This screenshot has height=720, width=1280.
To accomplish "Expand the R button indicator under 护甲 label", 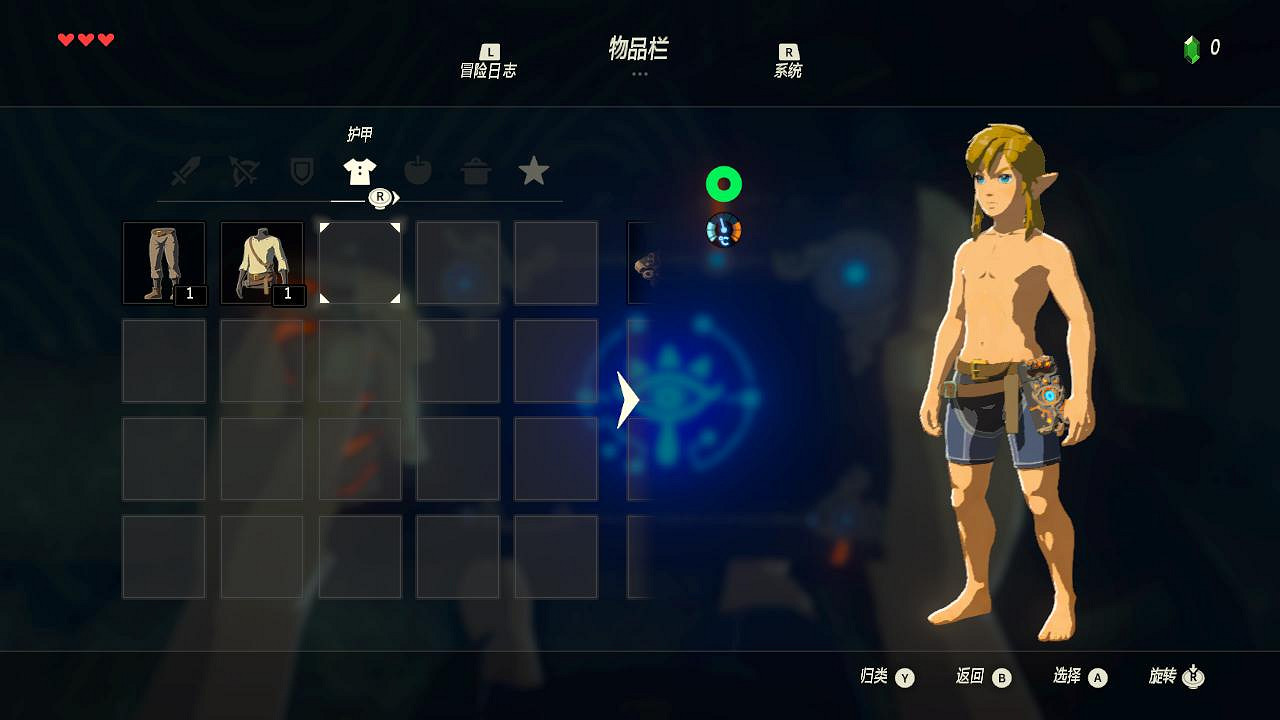I will pyautogui.click(x=379, y=198).
